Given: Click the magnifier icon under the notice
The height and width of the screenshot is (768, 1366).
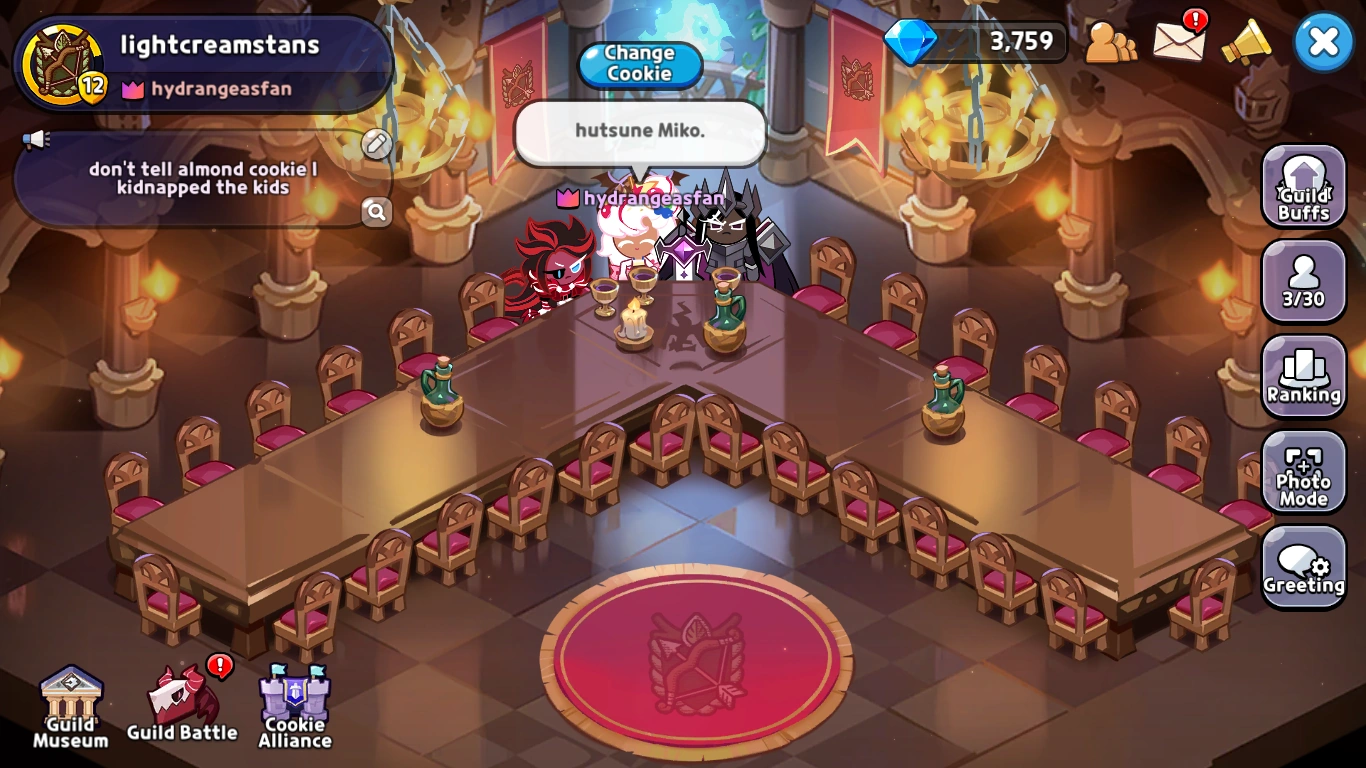Looking at the screenshot, I should pos(377,212).
